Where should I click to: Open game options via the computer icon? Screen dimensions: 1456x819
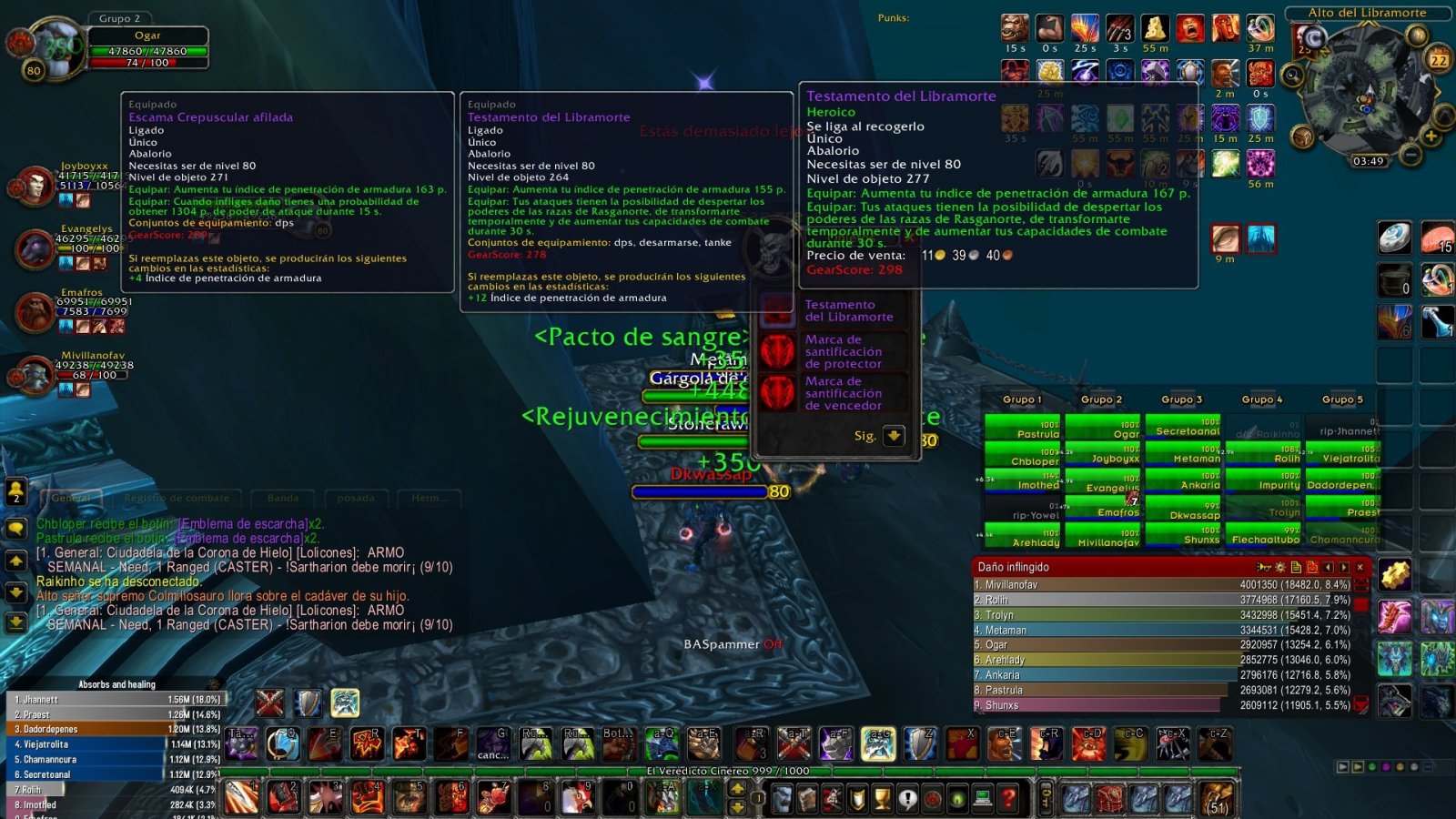(983, 798)
